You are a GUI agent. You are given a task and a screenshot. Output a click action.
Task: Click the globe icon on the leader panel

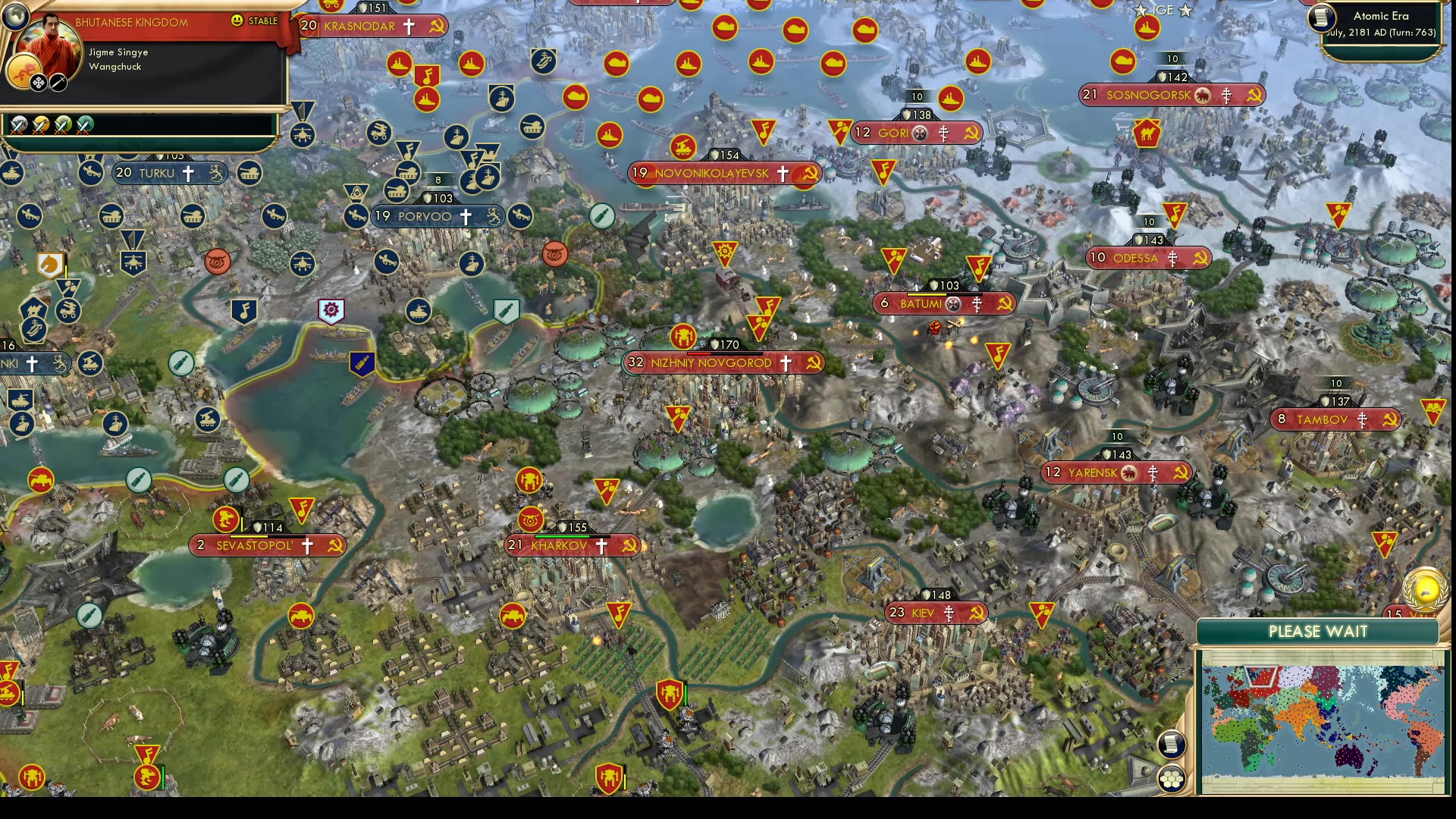15,17
